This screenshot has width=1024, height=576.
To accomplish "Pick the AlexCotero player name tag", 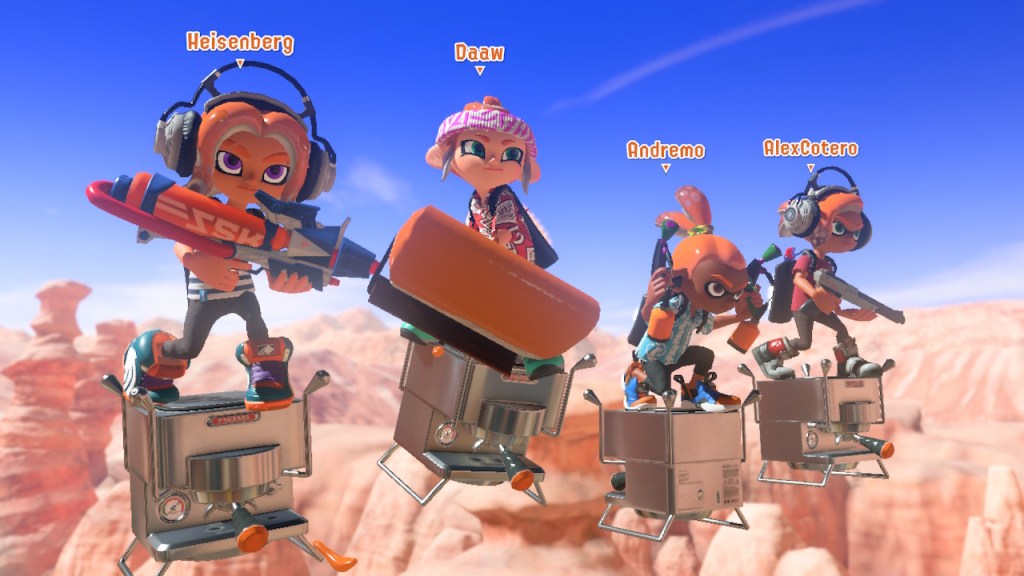I will pyautogui.click(x=810, y=148).
